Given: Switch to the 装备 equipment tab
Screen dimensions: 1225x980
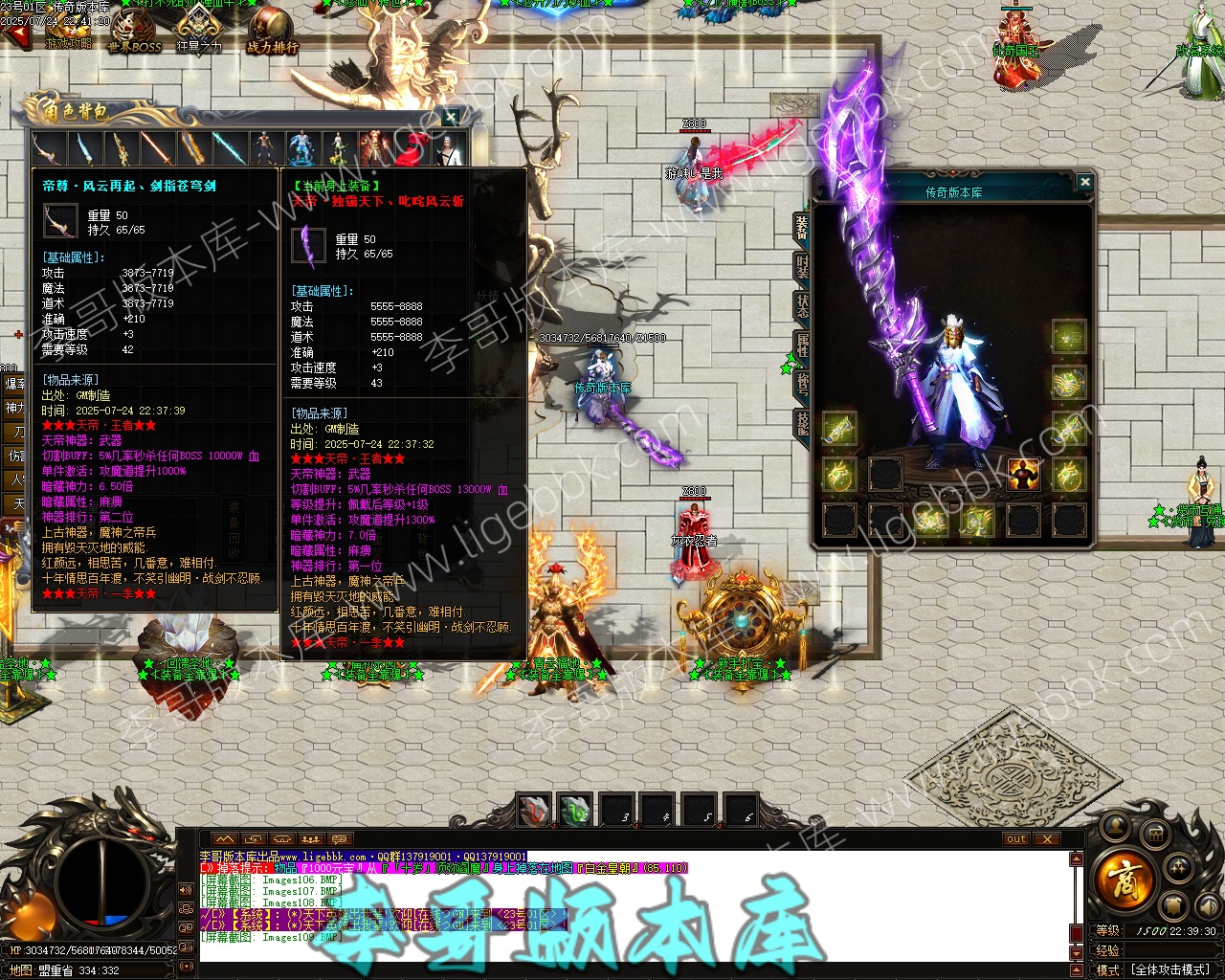Looking at the screenshot, I should click(801, 227).
